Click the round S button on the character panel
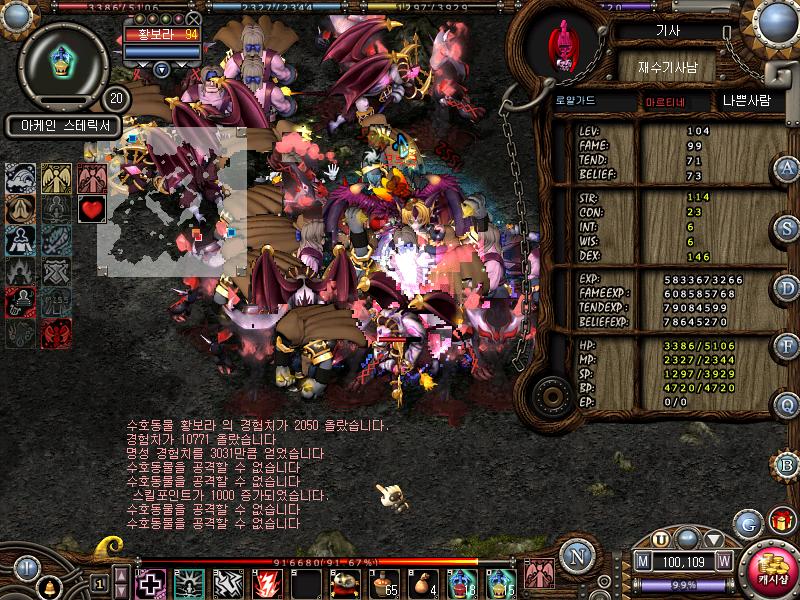The image size is (800, 600). click(786, 227)
